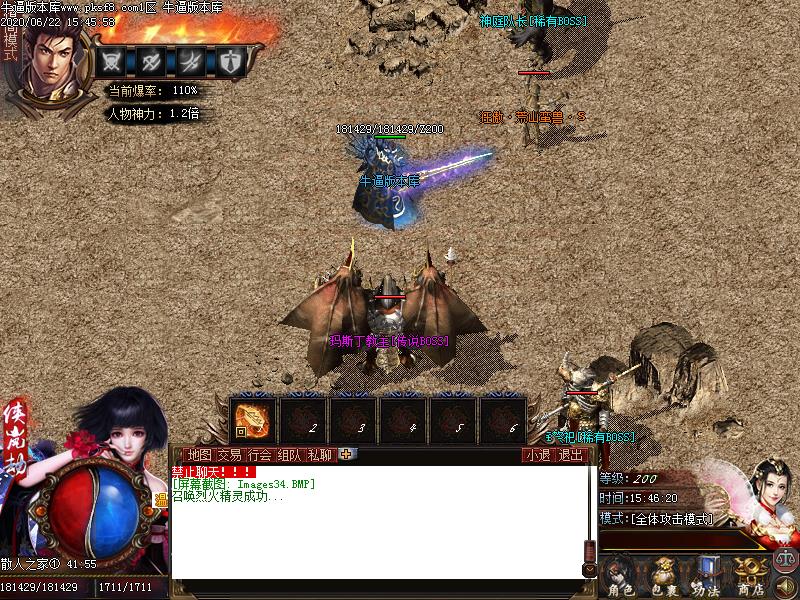Switch to 私聊 (Private chat) tab
Viewport: 800px width, 600px height.
point(320,455)
